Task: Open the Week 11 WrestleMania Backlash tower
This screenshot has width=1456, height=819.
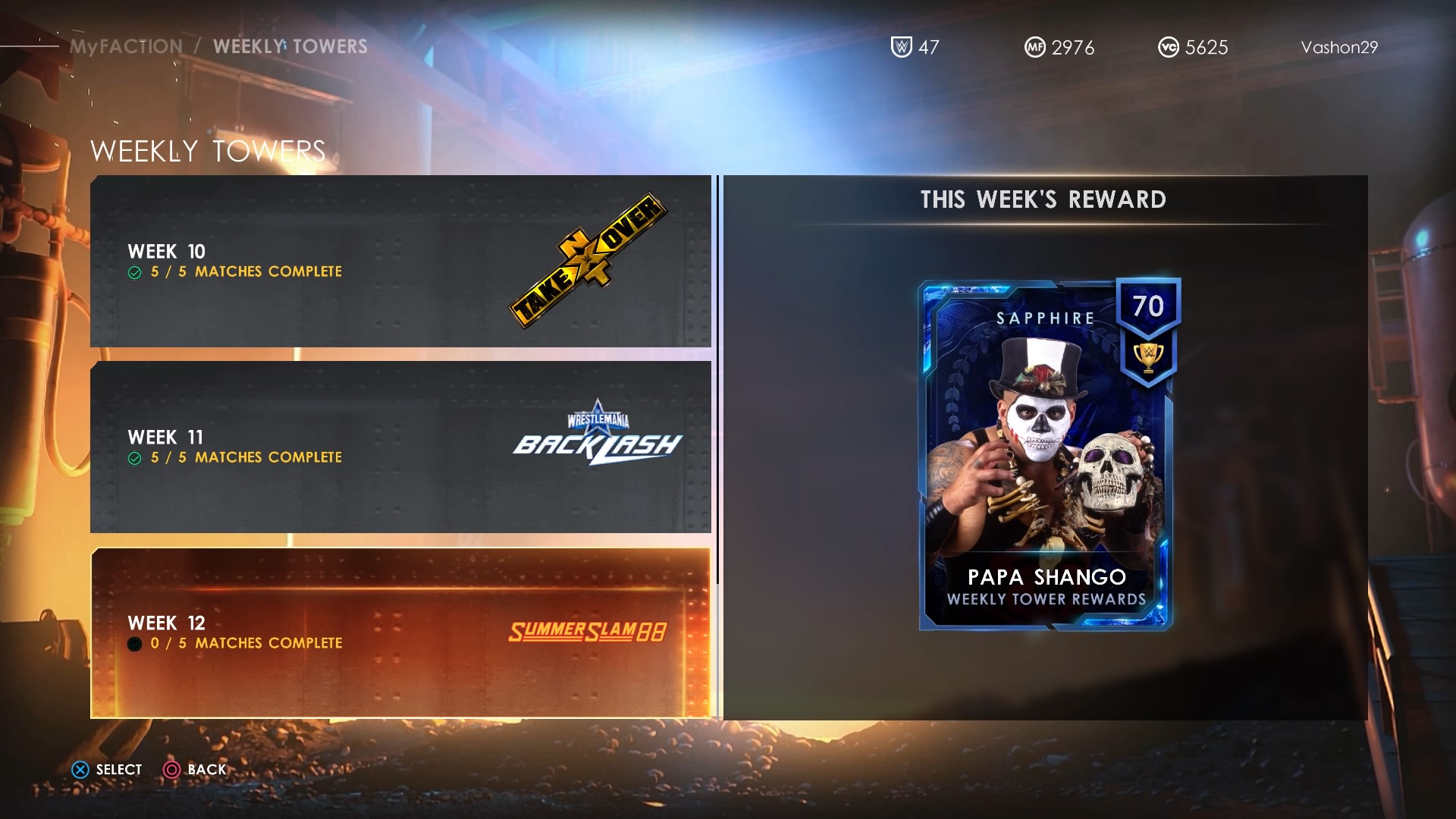Action: point(400,447)
